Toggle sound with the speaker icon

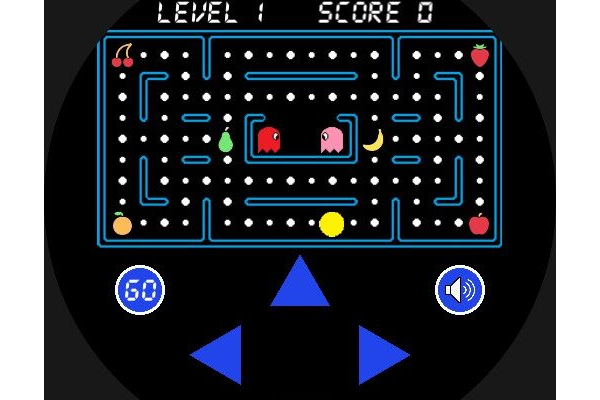click(x=460, y=290)
